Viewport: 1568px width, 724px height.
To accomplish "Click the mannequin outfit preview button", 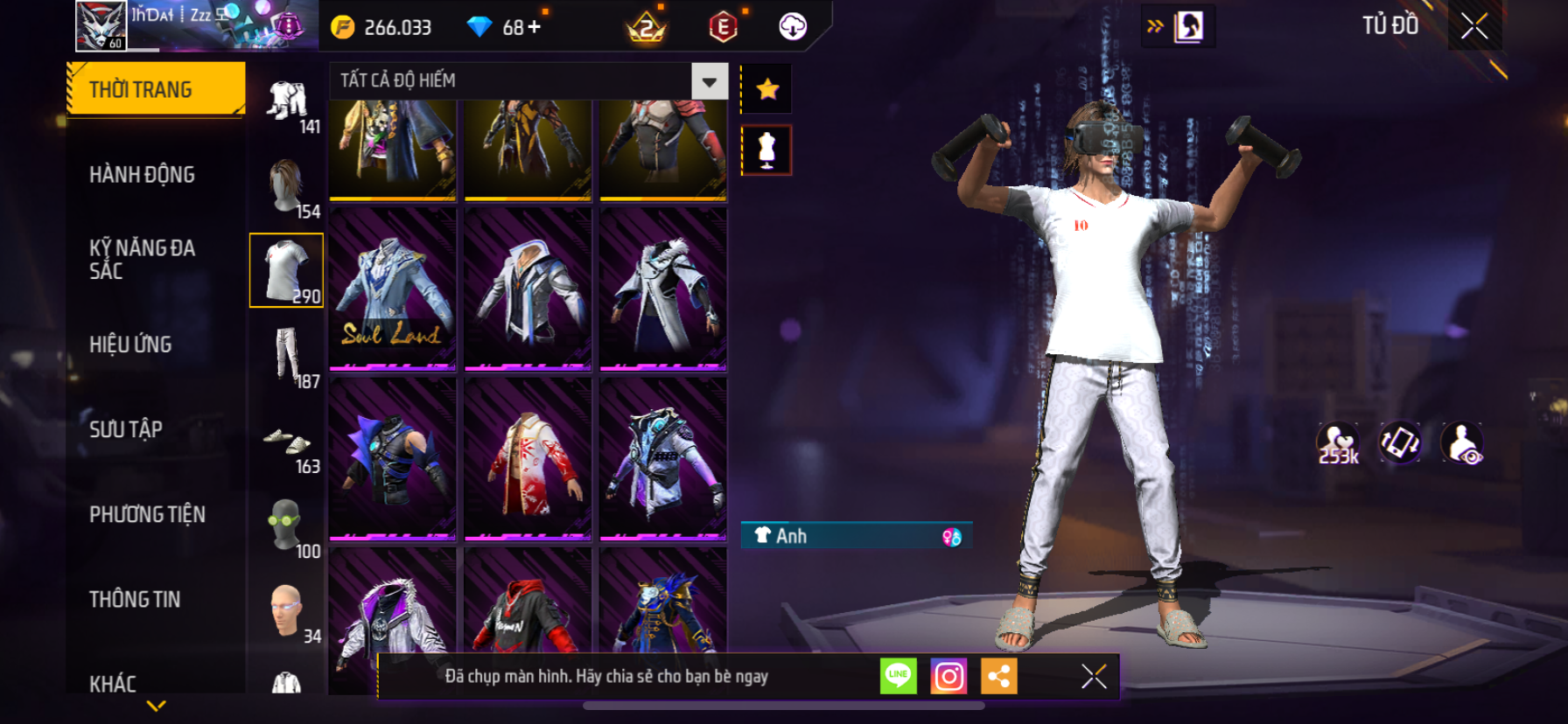I will [766, 150].
